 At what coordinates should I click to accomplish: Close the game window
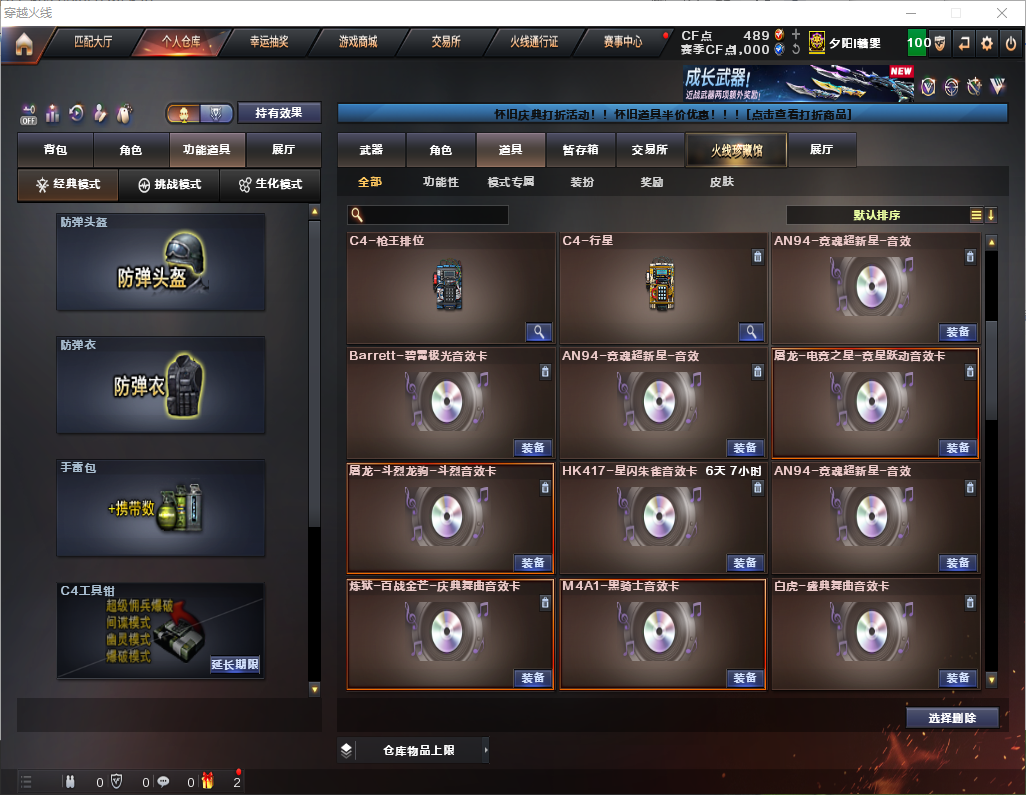click(x=1002, y=13)
